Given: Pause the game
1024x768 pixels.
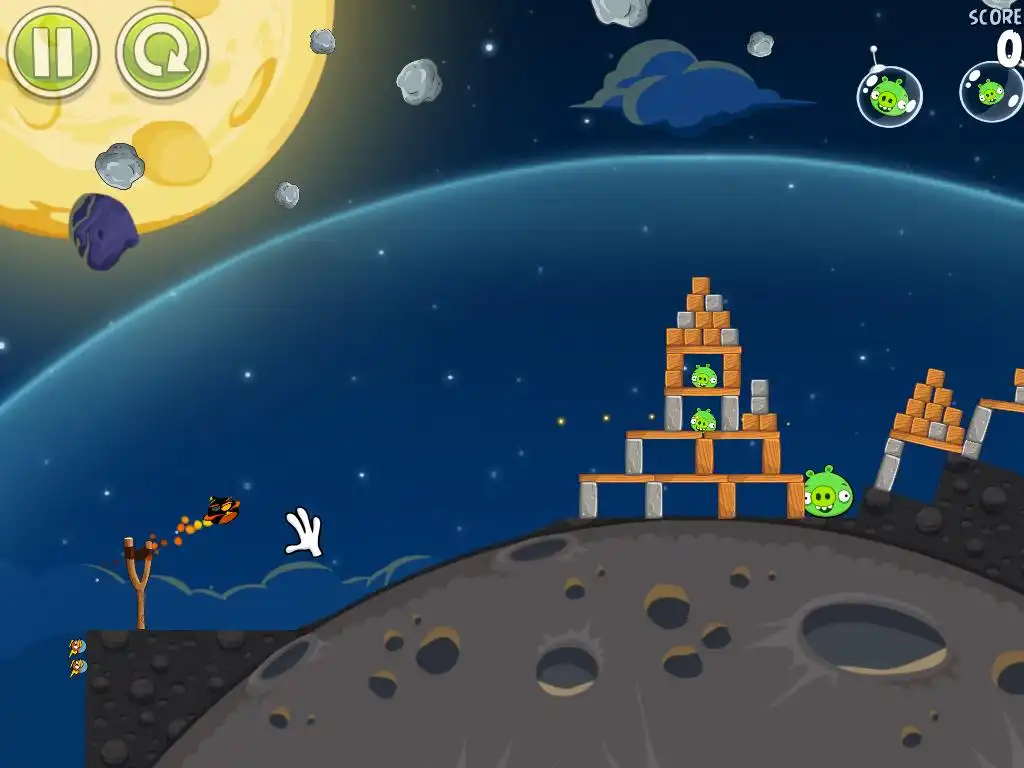Looking at the screenshot, I should tap(52, 51).
